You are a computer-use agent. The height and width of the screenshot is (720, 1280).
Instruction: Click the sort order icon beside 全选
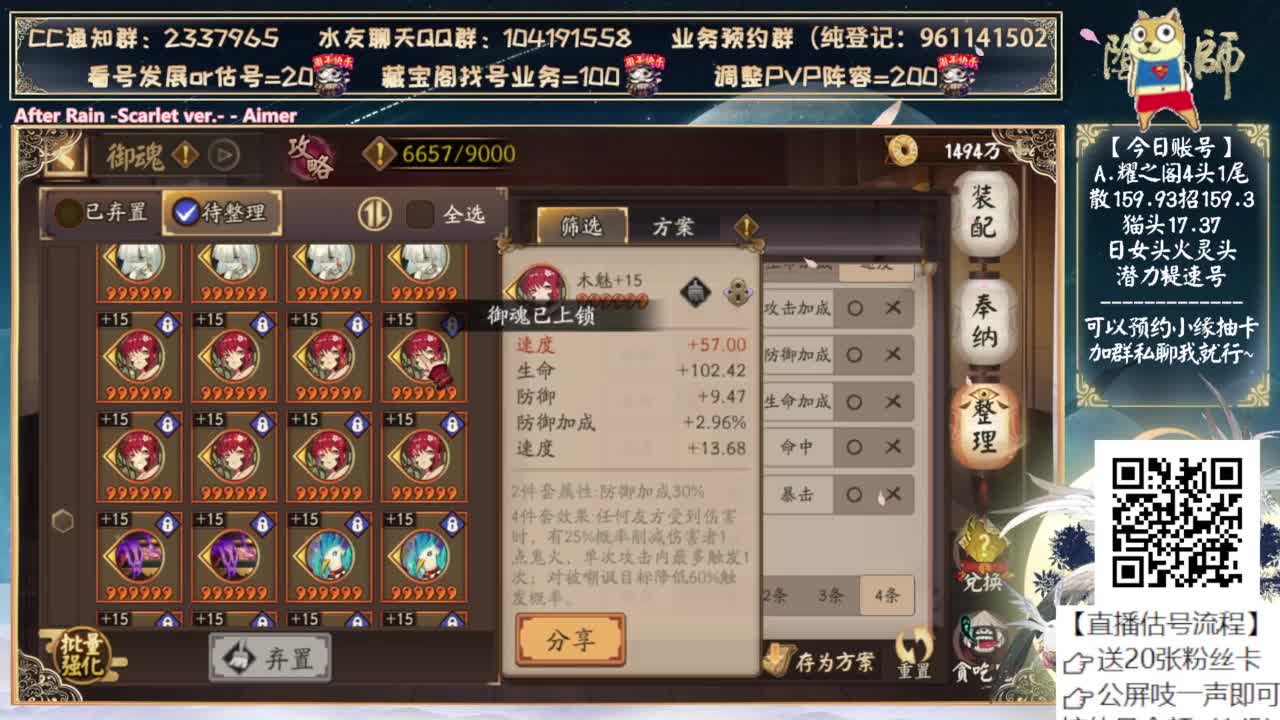374,214
